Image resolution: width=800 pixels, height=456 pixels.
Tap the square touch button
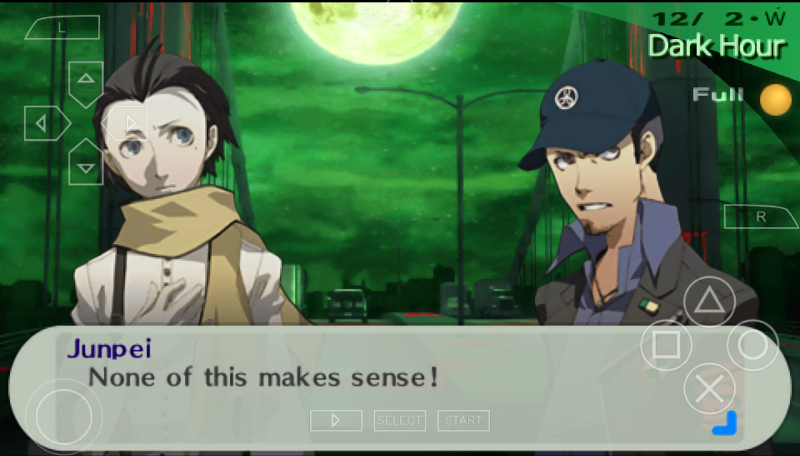(666, 346)
